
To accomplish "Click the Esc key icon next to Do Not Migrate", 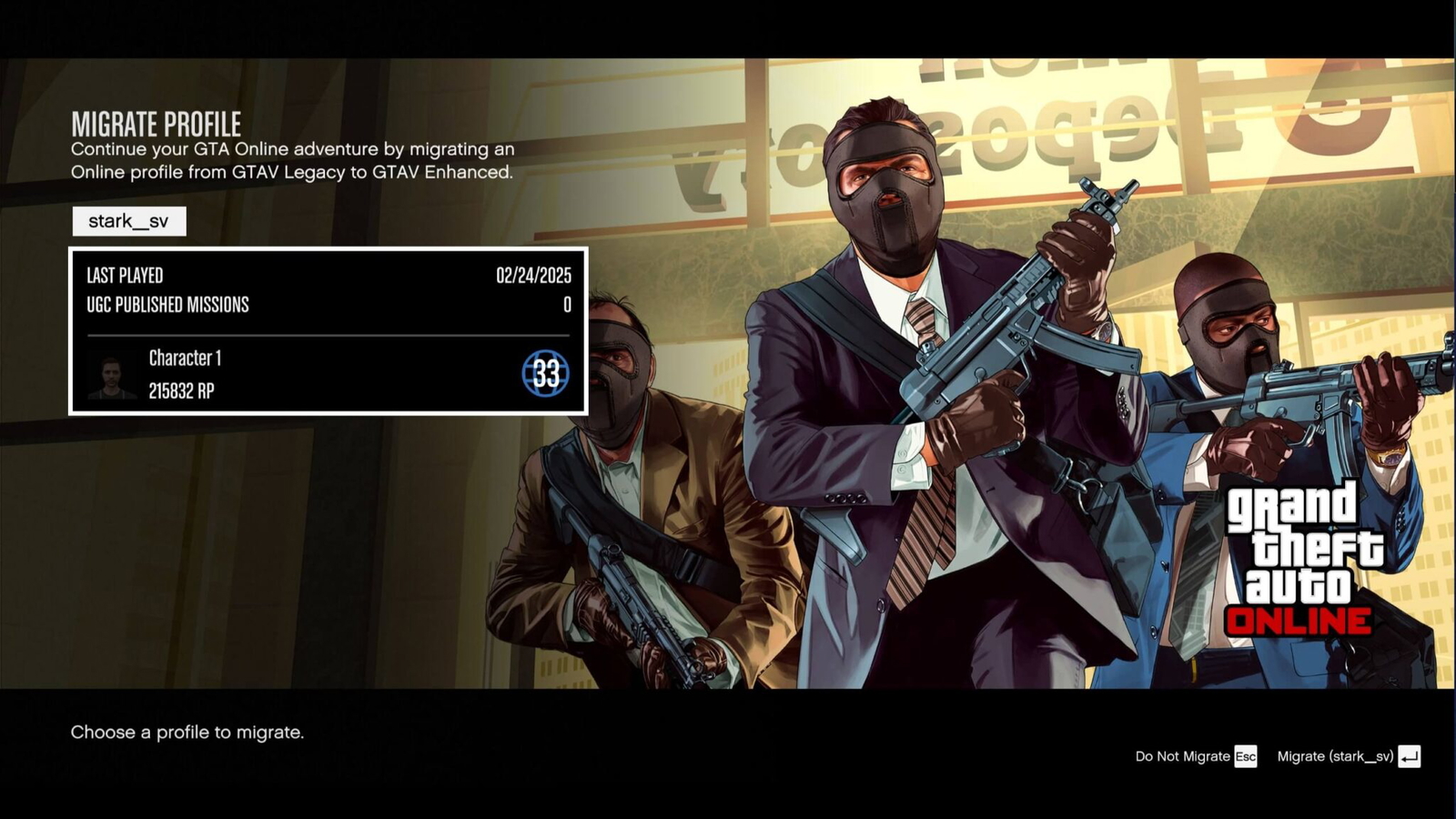I will pos(1246,756).
